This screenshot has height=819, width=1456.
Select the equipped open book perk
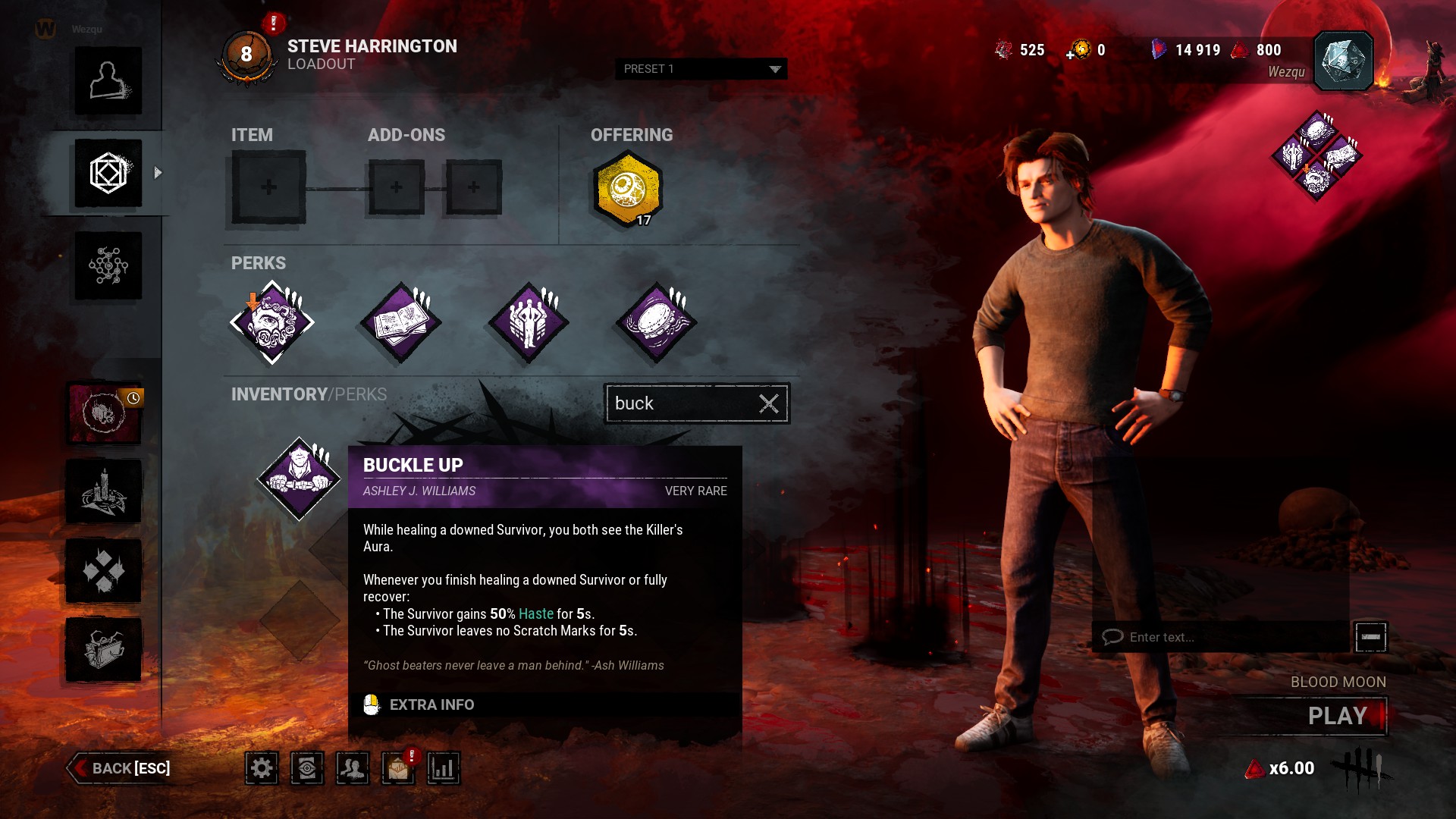click(x=400, y=322)
